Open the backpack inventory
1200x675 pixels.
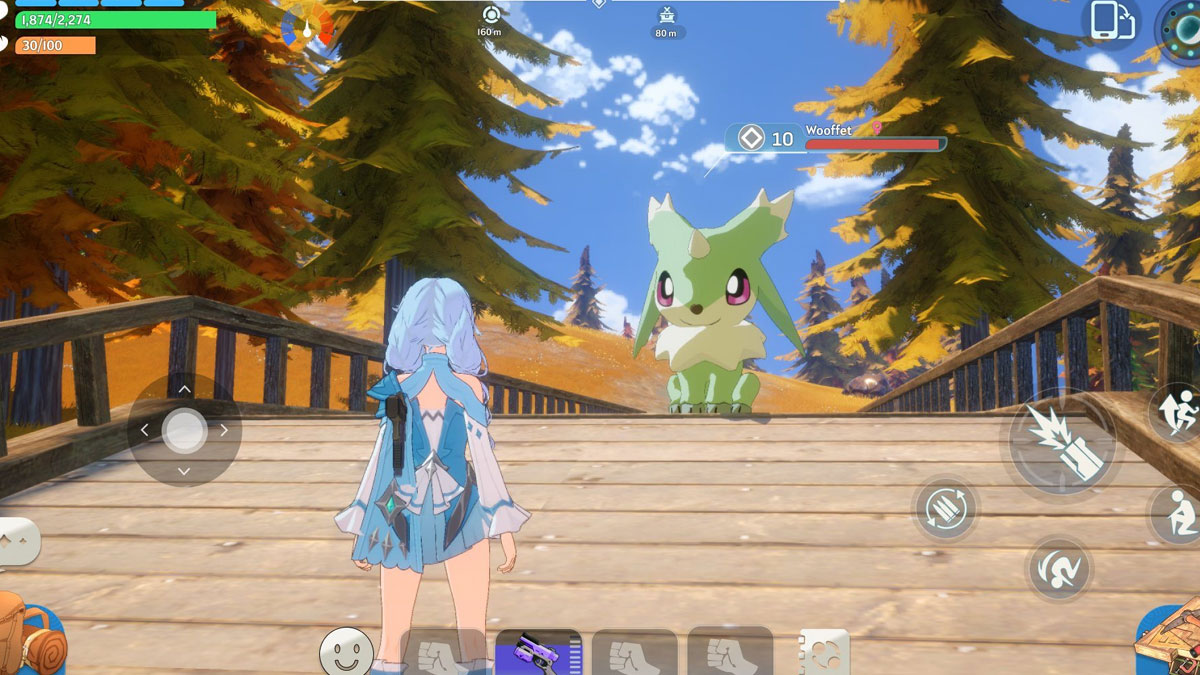30,635
